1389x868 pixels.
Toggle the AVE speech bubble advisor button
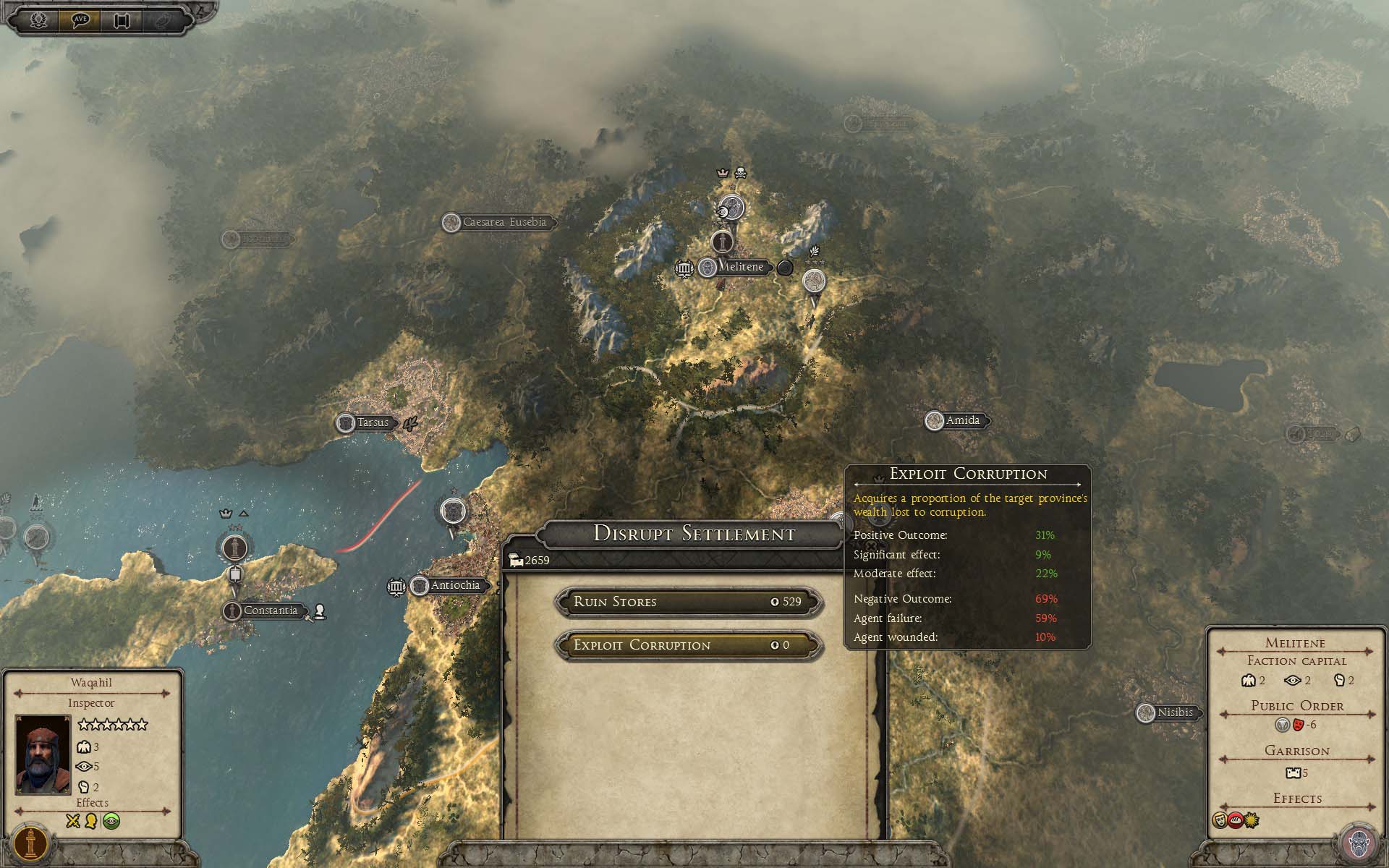(80, 20)
